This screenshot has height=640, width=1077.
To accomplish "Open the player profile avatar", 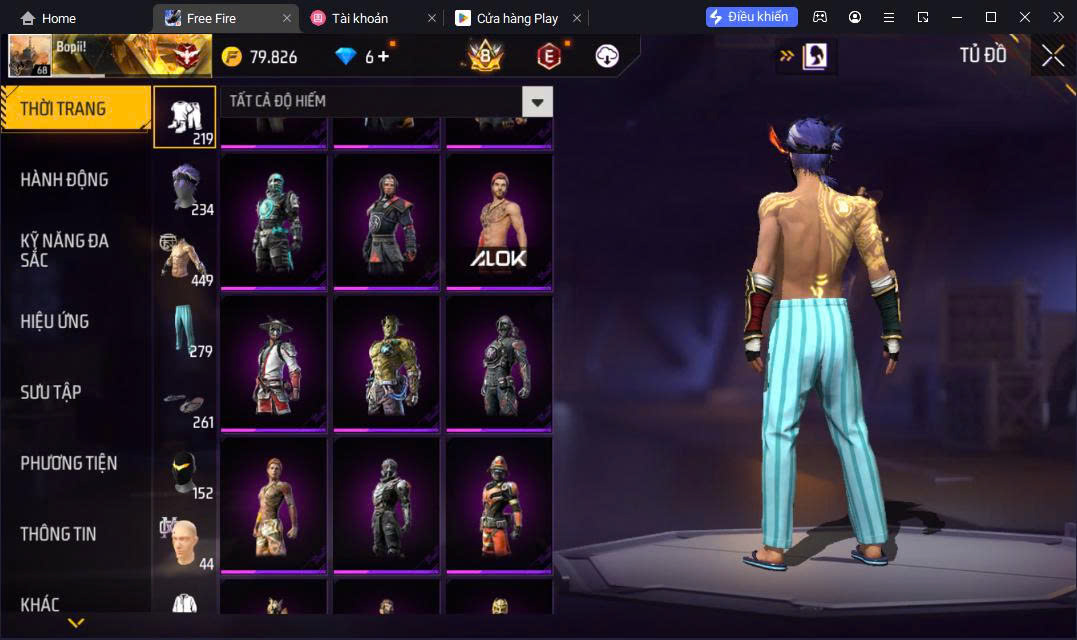I will coord(29,56).
